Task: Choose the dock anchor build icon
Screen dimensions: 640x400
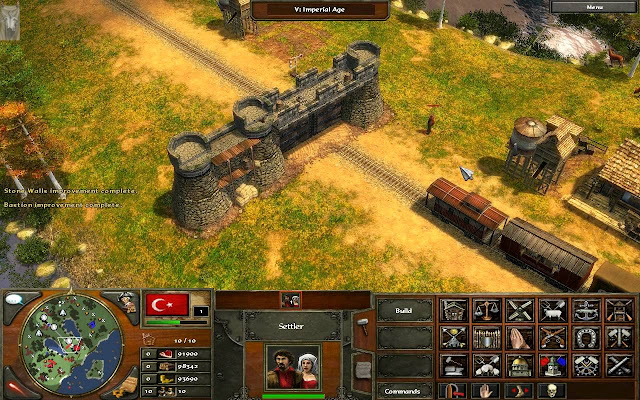Action: (586, 311)
